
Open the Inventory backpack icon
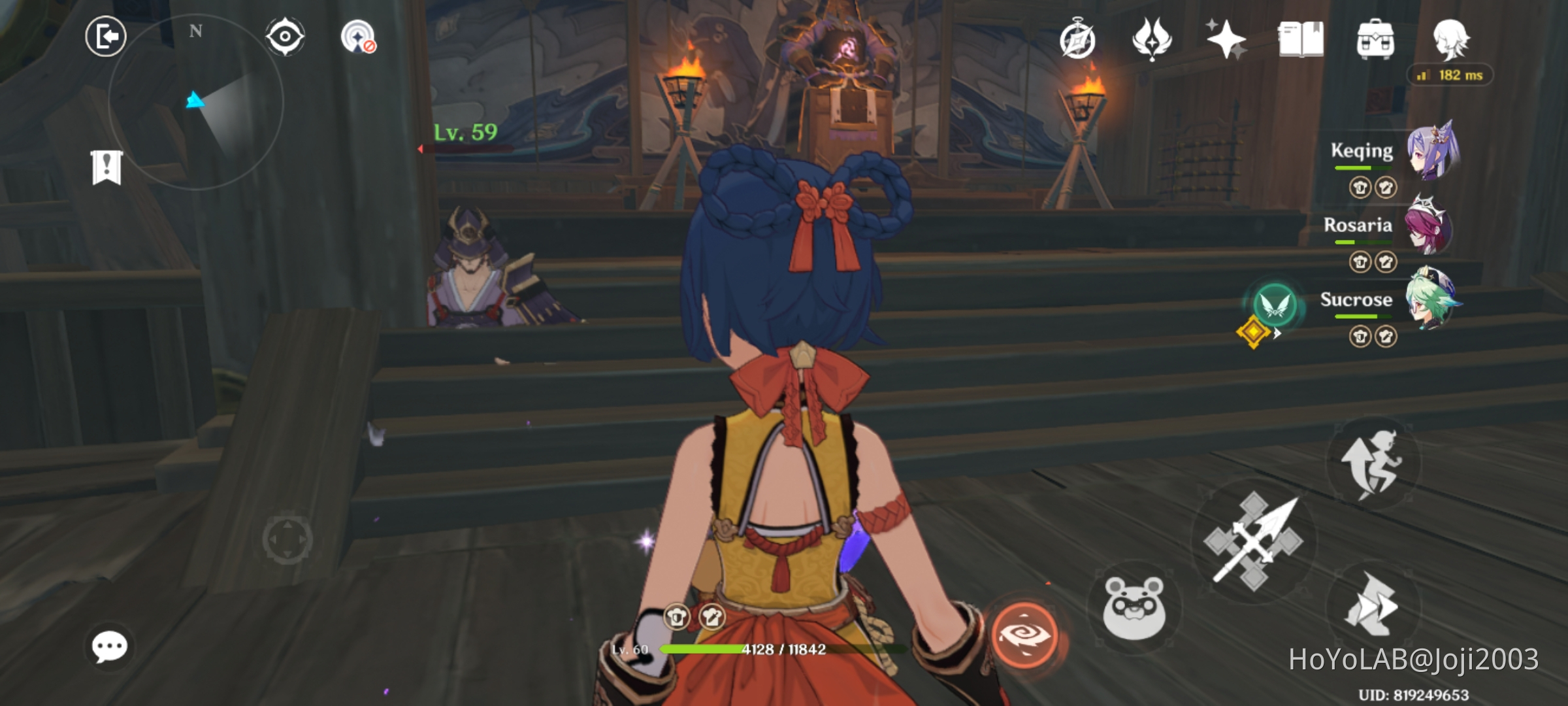pyautogui.click(x=1375, y=41)
